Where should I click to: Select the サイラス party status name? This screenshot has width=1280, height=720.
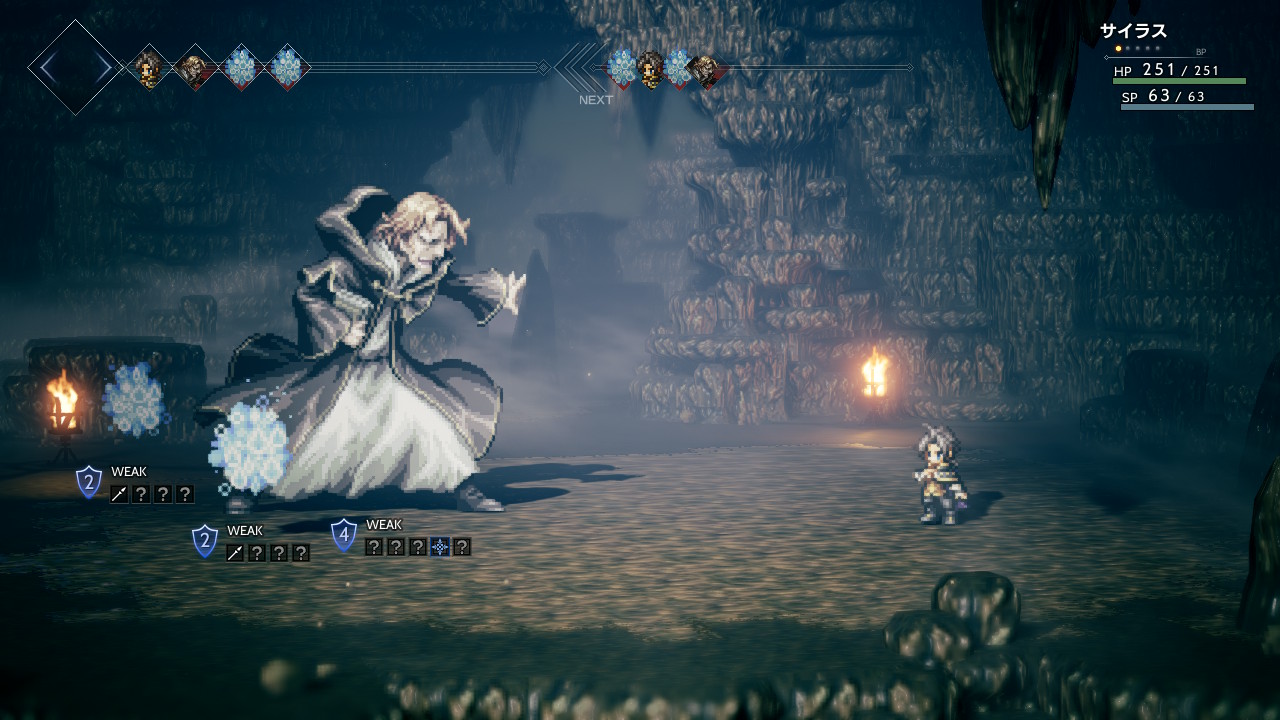point(1133,31)
